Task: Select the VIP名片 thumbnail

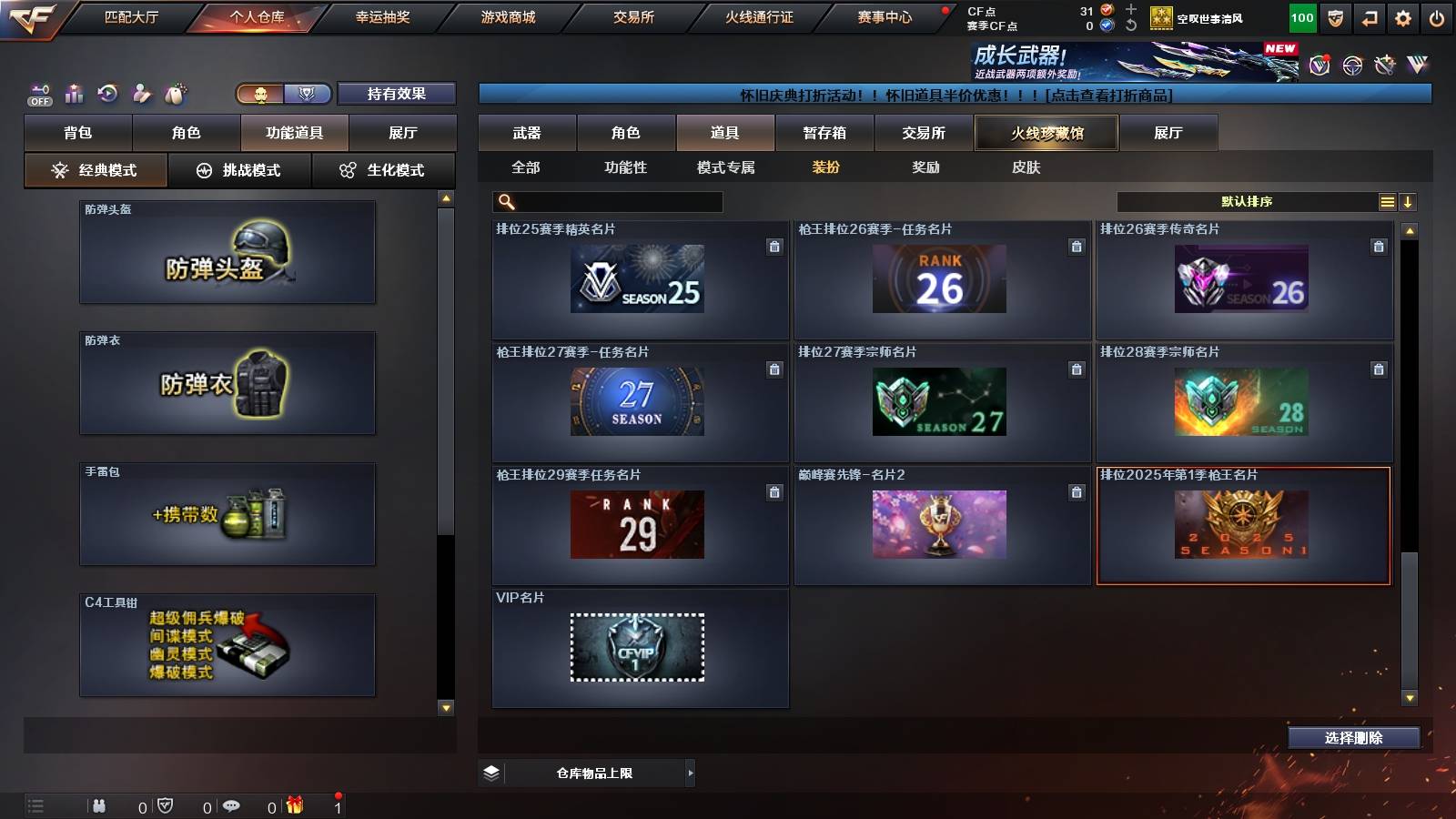Action: 637,648
